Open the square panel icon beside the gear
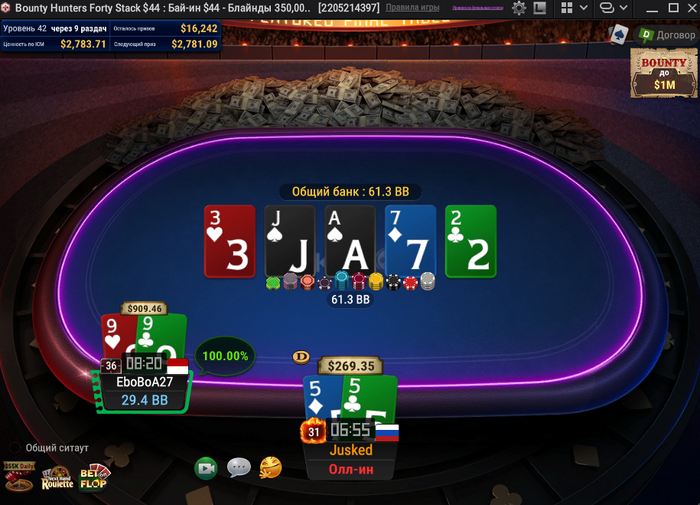 (540, 8)
